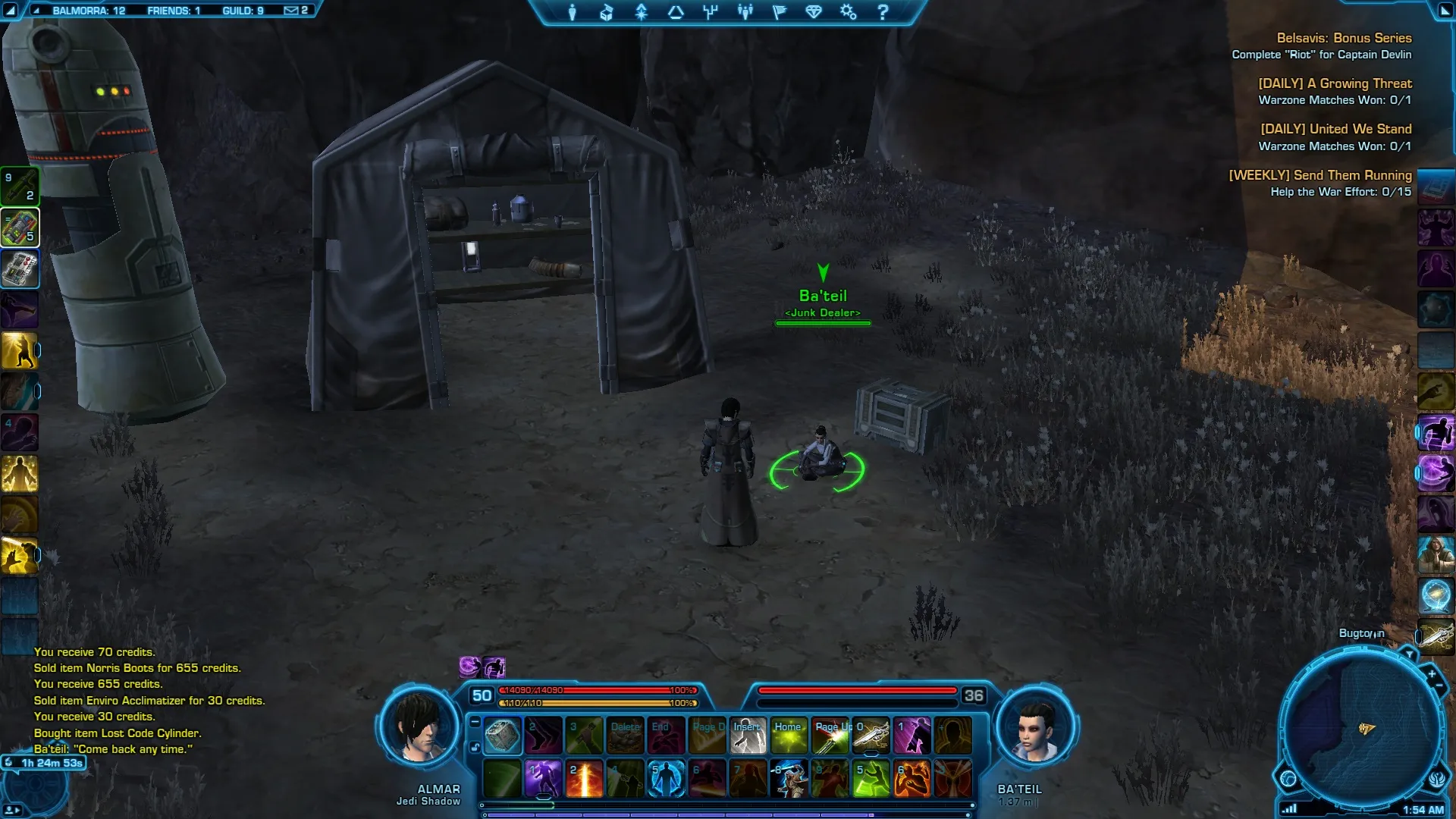Open the inventory box icon
Image resolution: width=1456 pixels, height=819 pixels.
(607, 12)
